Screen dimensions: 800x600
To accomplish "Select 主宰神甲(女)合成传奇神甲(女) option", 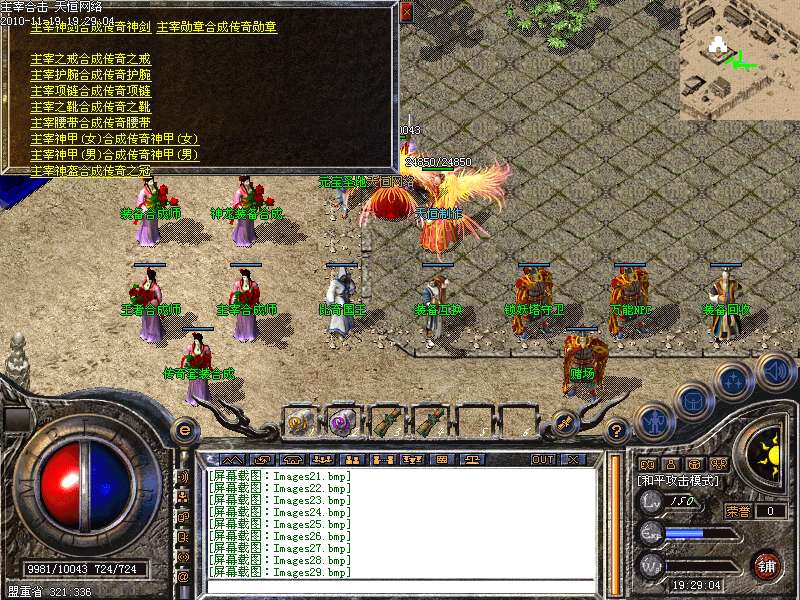I will pos(114,139).
